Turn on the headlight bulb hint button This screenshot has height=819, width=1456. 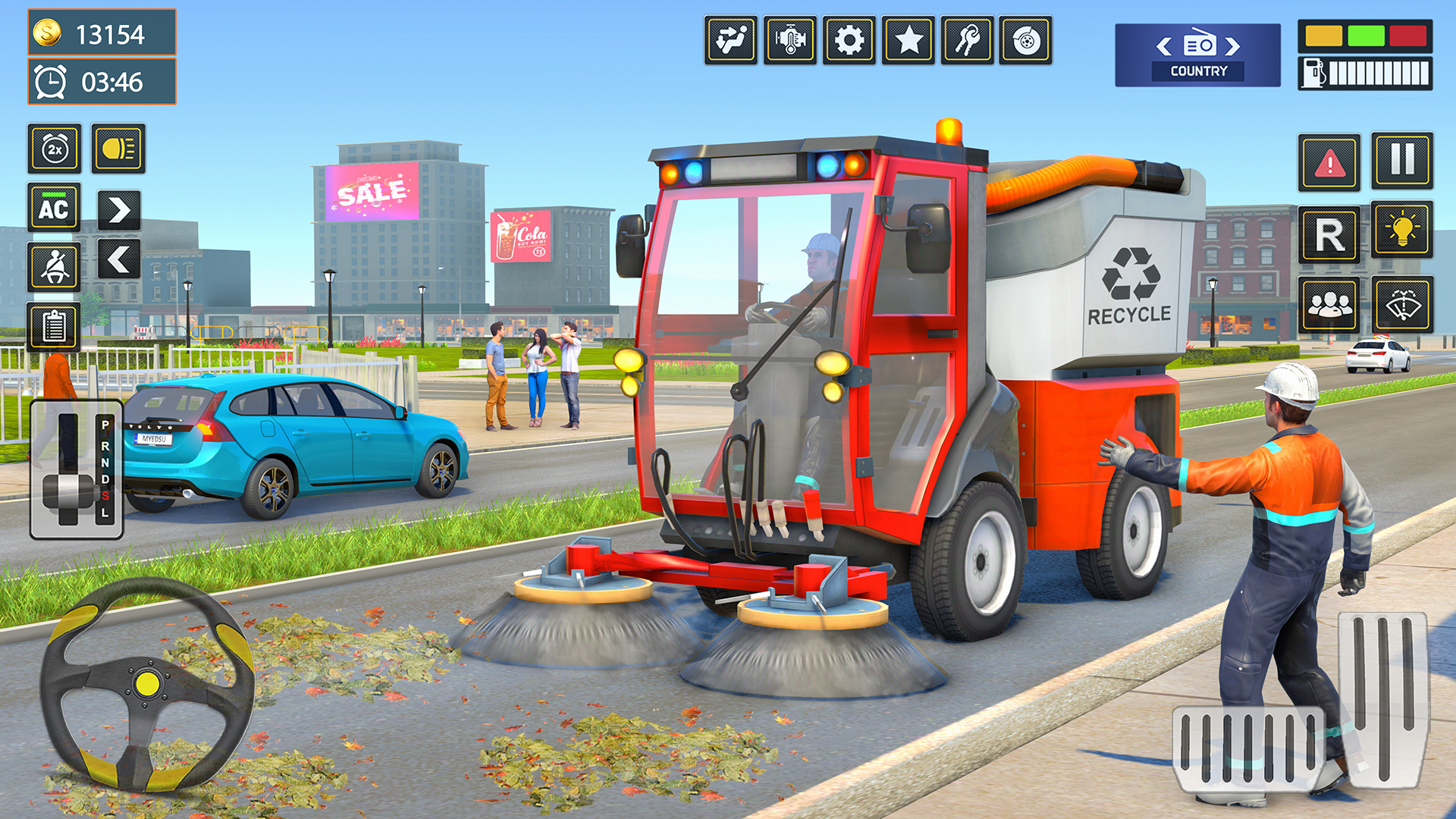(x=1403, y=229)
